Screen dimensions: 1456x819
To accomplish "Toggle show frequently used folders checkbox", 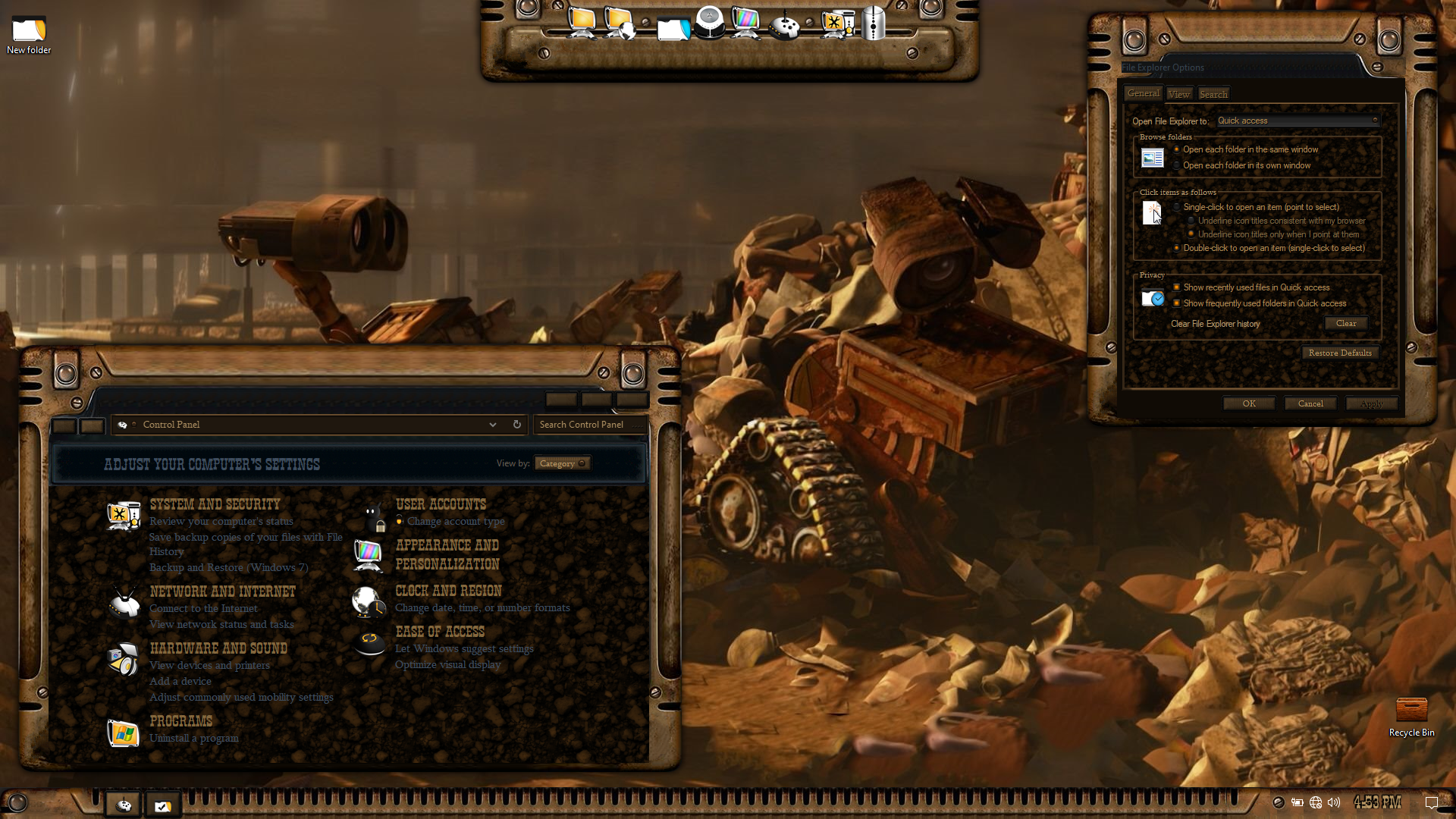I will 1177,303.
